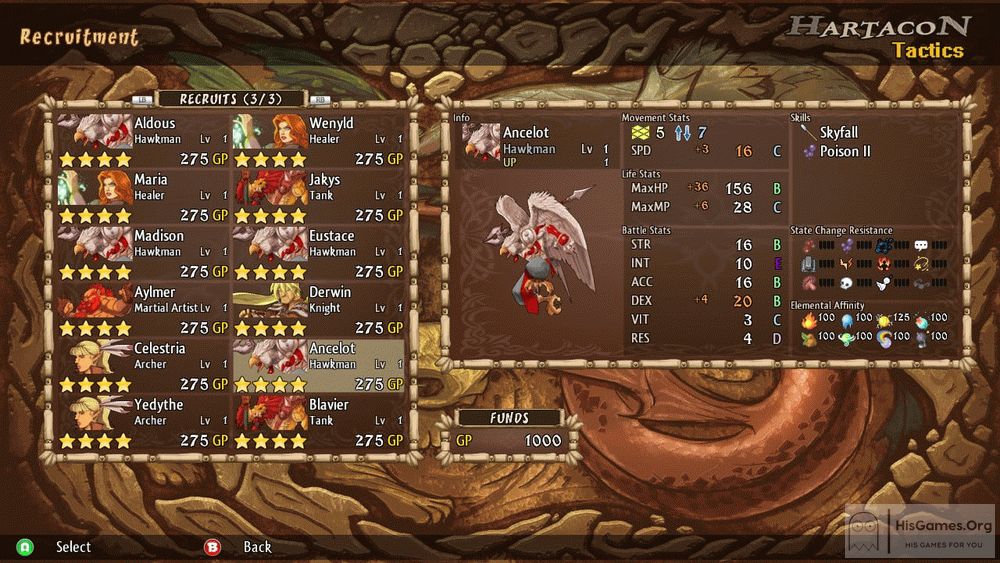Recruit Aylmer the Martial Artist

click(144, 310)
